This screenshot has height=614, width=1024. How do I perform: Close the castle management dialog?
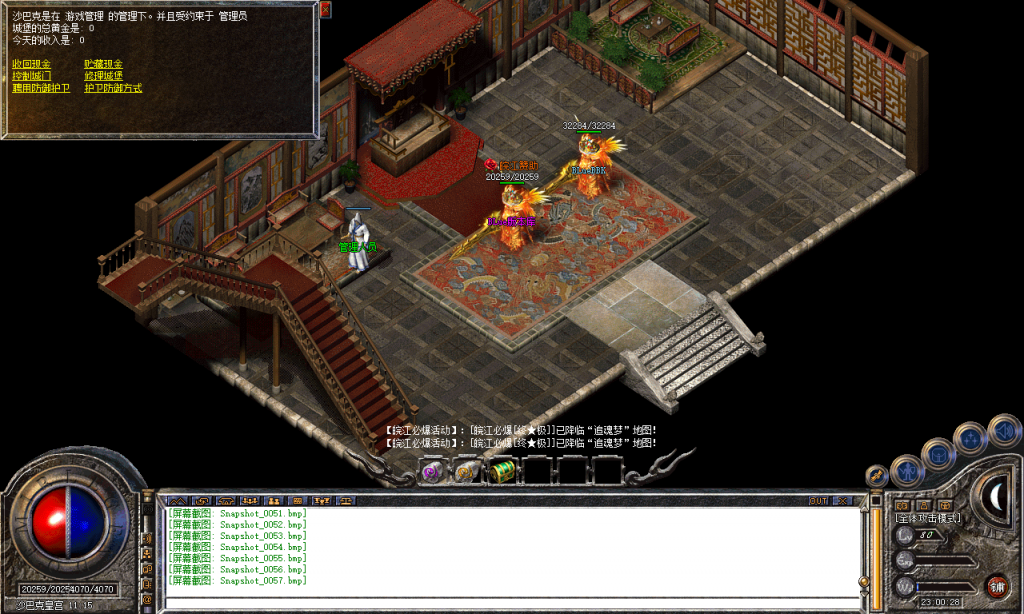tap(325, 9)
